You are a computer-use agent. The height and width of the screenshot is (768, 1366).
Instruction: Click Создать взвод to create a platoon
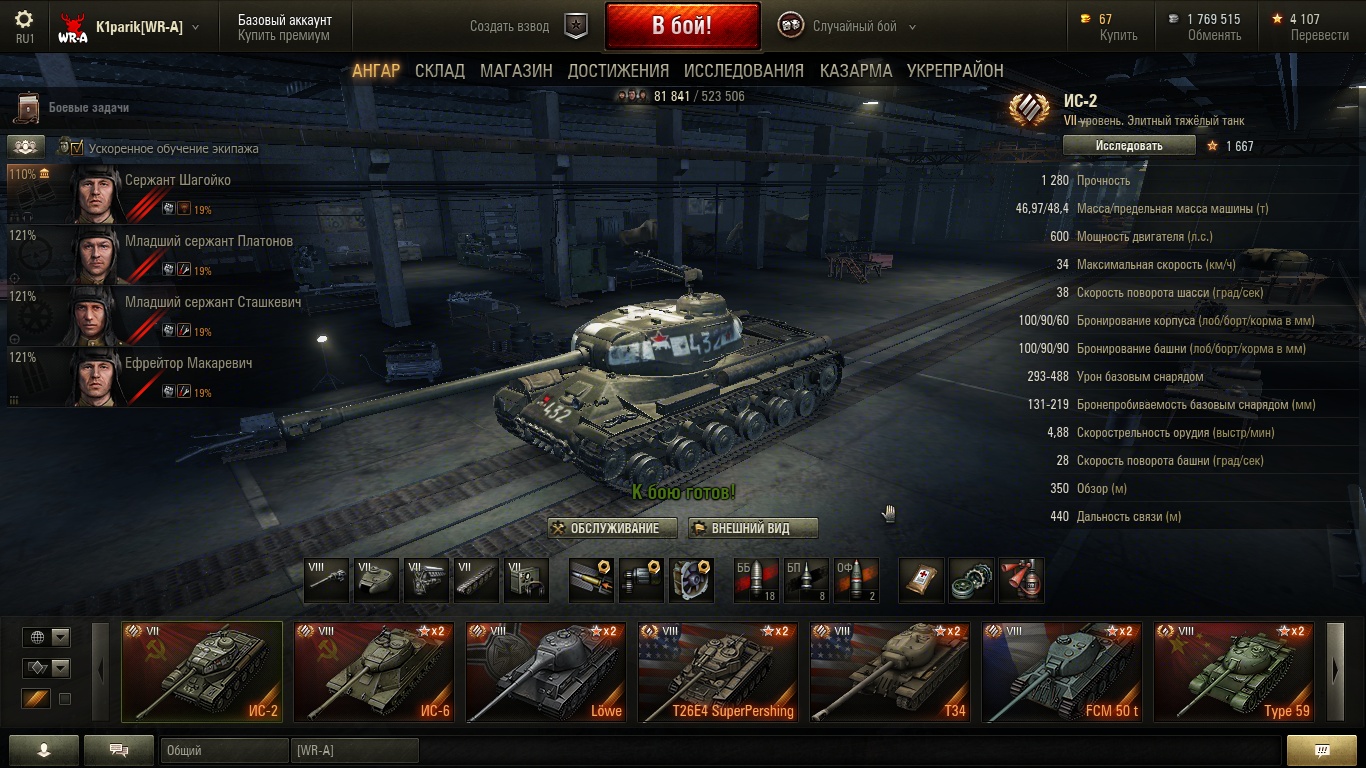click(510, 27)
